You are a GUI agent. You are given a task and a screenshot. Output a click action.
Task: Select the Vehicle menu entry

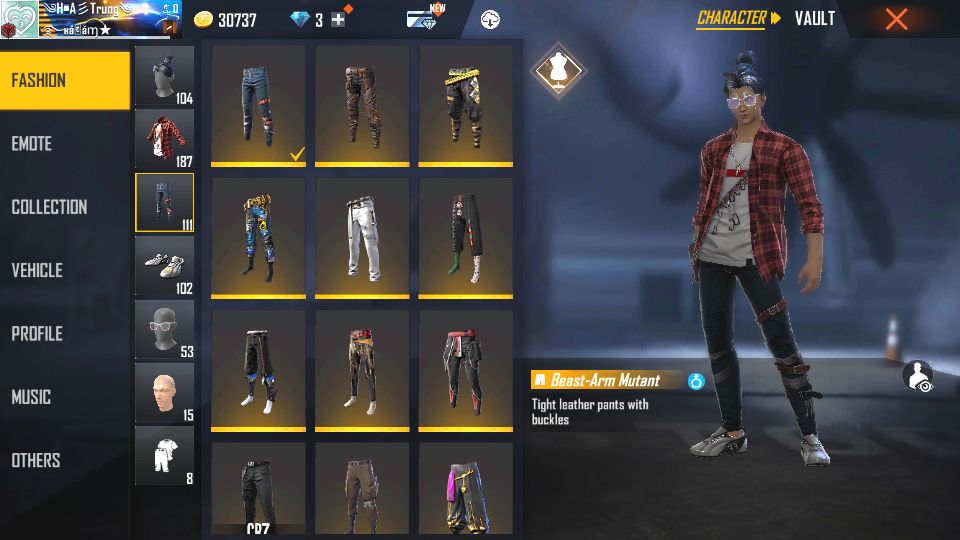(x=65, y=270)
